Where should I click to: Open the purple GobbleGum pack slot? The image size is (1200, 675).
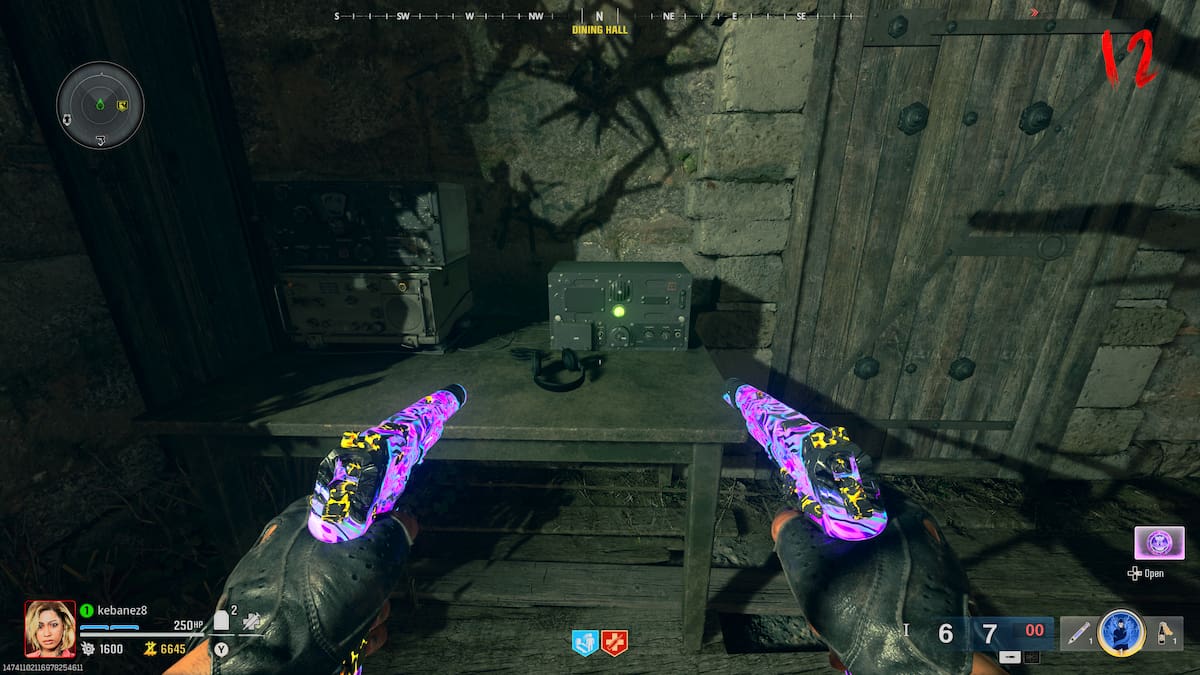[1159, 543]
